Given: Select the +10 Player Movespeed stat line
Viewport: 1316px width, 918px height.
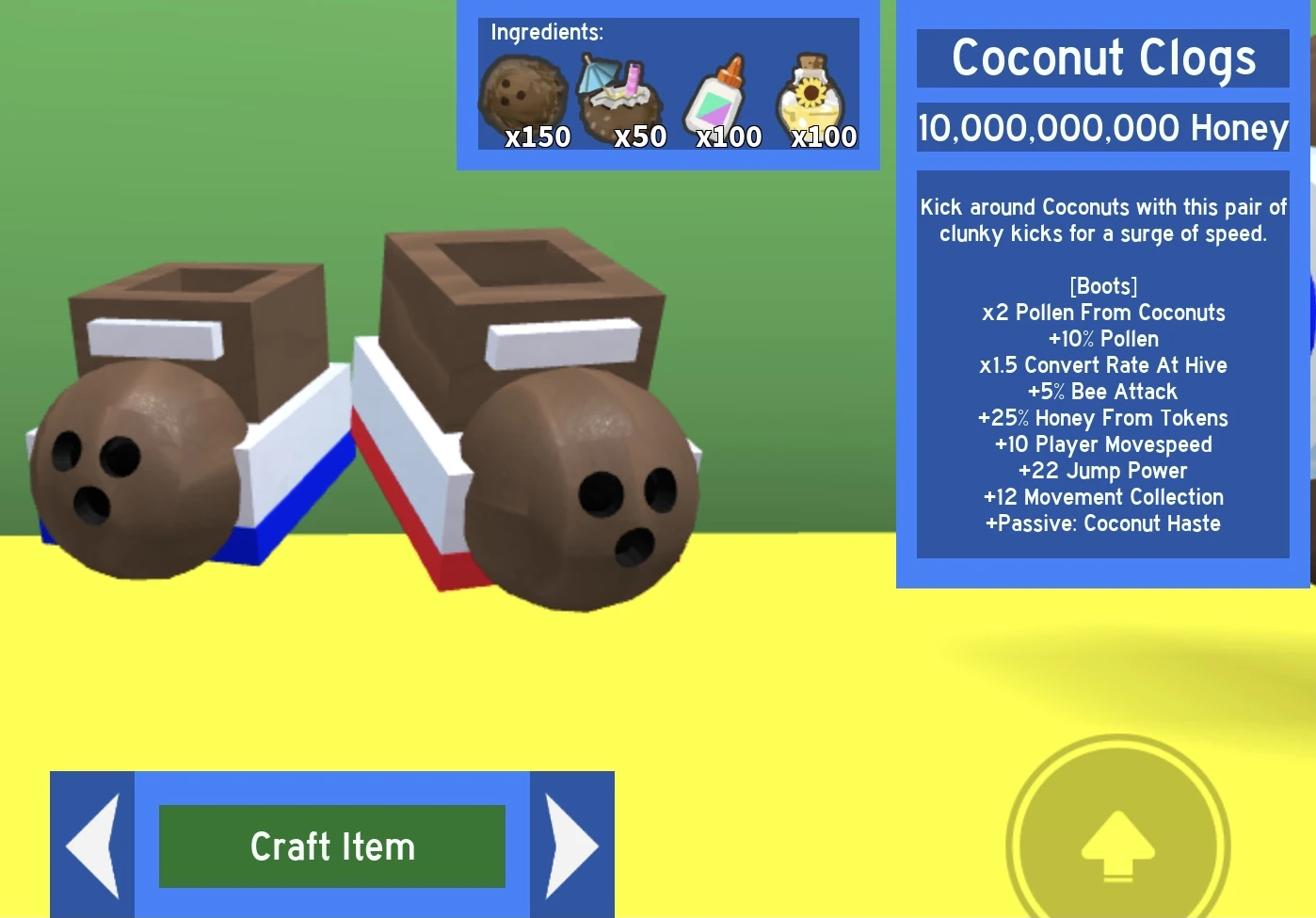Looking at the screenshot, I should (x=1103, y=444).
